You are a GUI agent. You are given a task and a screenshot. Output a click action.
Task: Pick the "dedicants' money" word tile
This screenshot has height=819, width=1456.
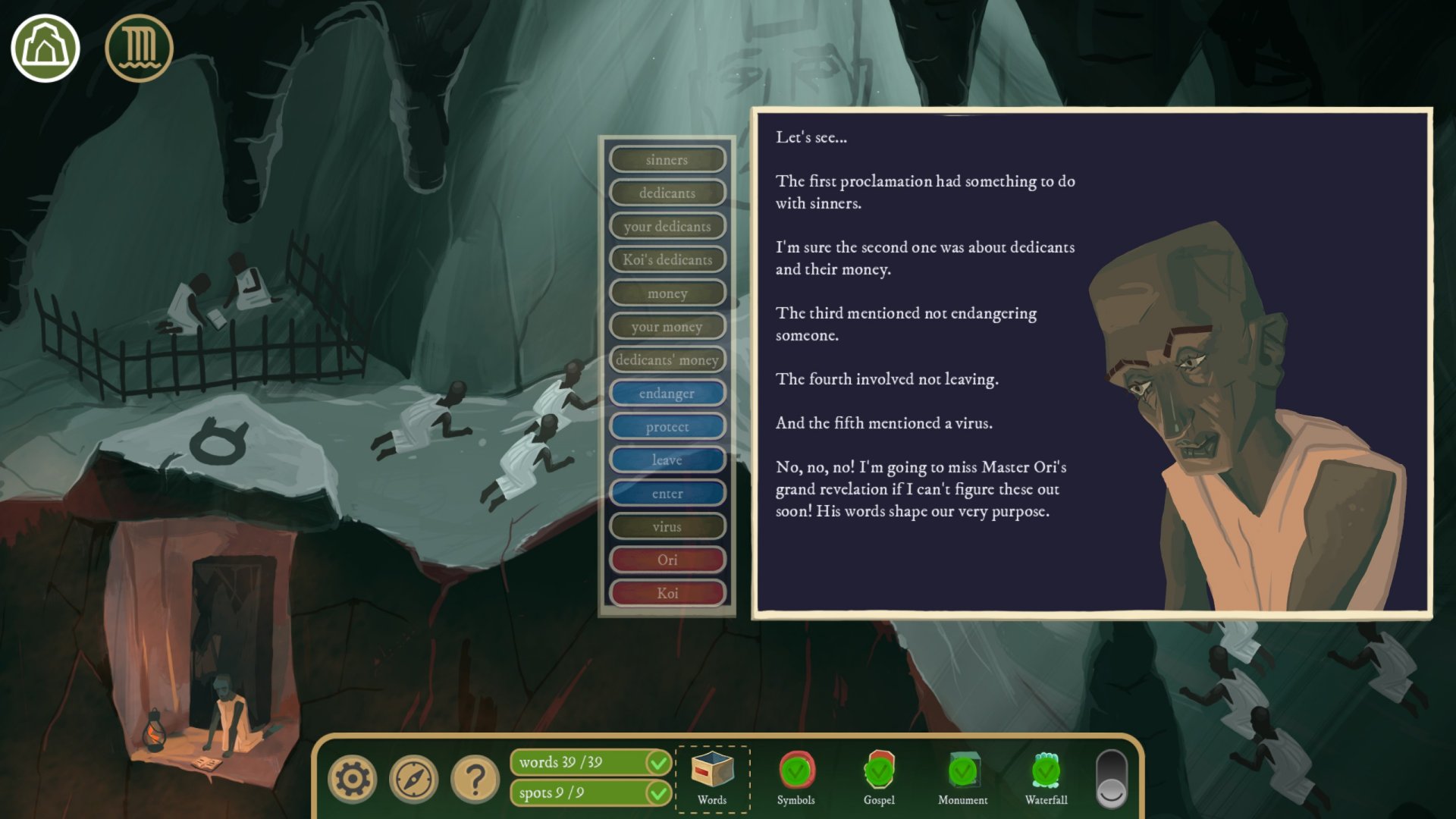click(x=667, y=360)
